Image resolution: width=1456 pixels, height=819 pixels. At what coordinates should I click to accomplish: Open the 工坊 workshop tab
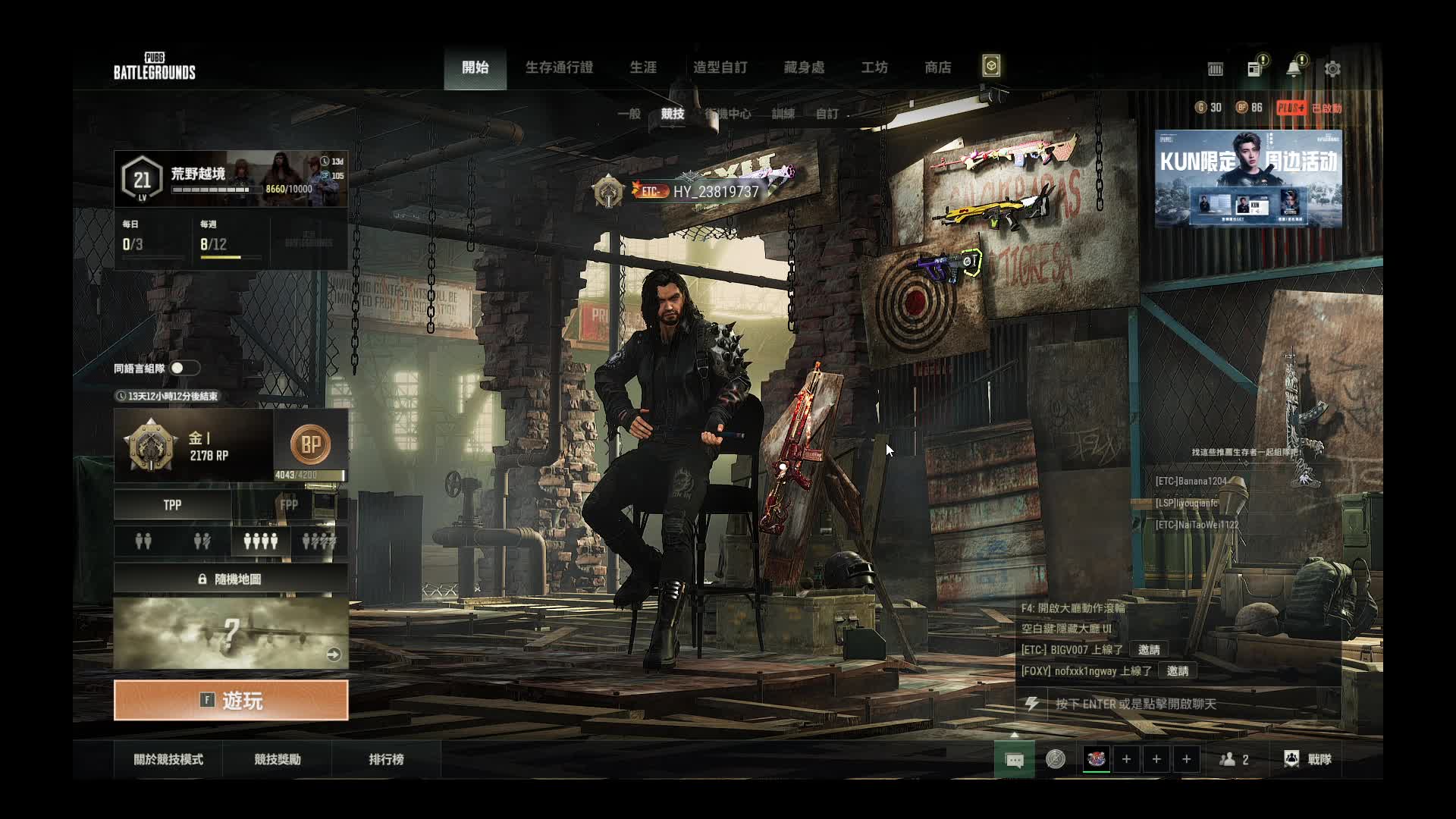coord(874,67)
